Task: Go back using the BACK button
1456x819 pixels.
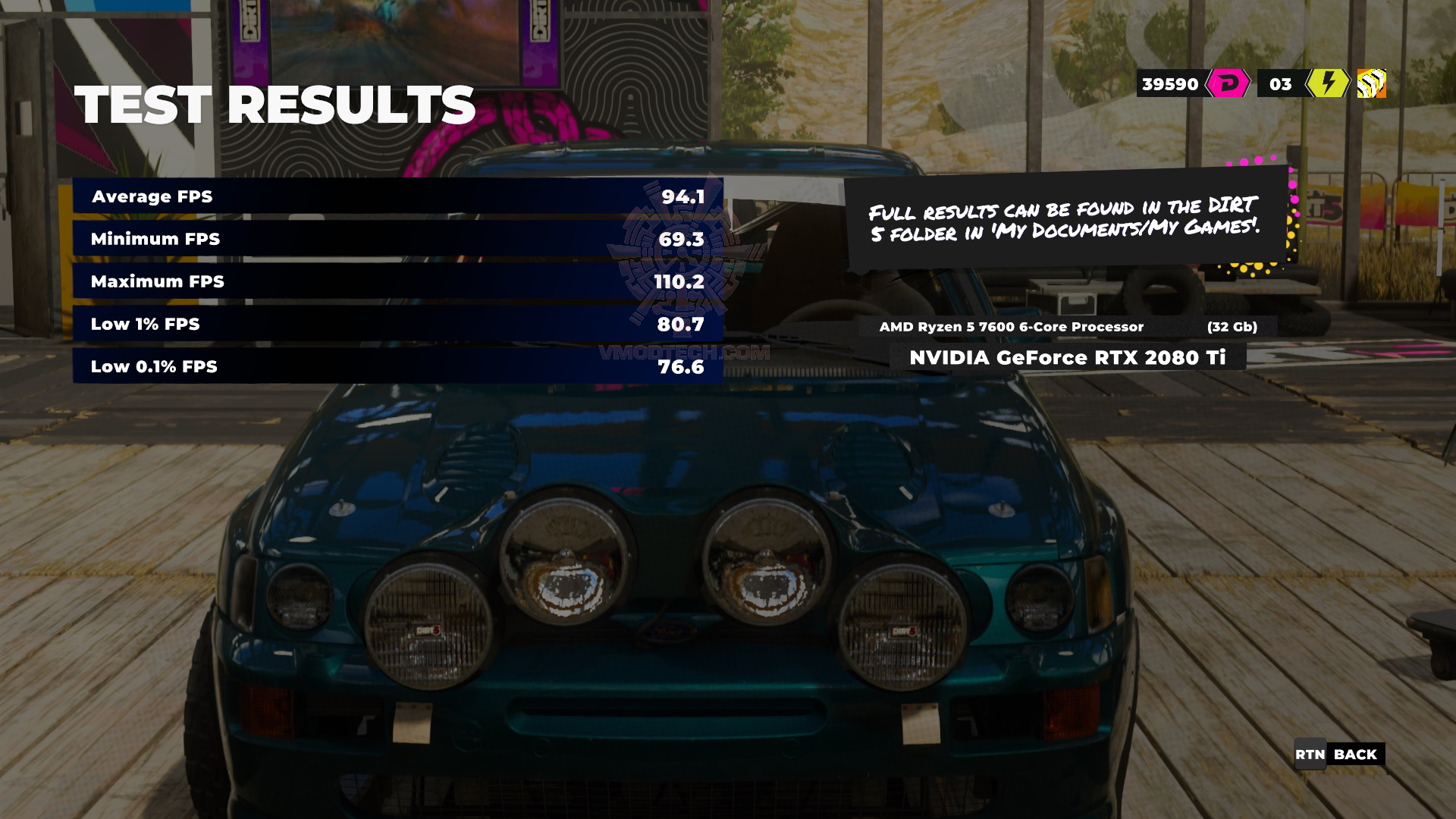Action: coord(1339,755)
